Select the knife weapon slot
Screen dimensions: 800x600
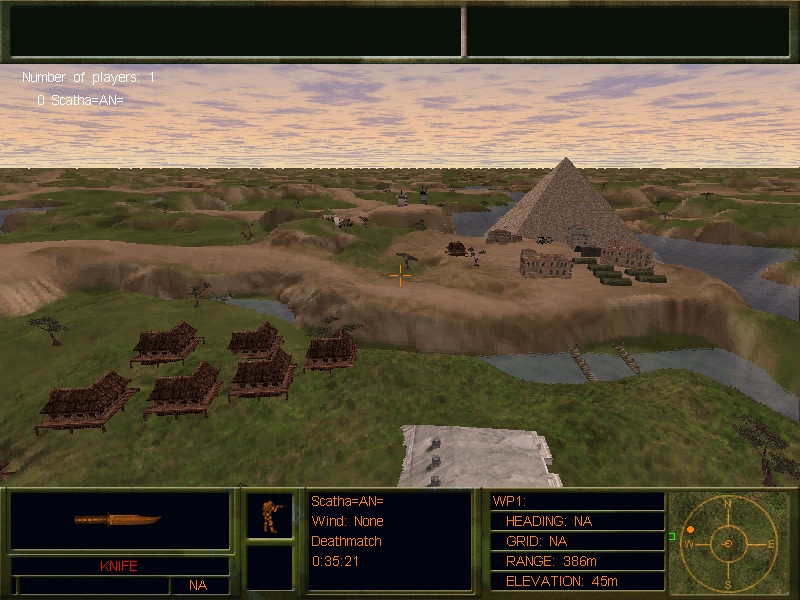click(x=119, y=520)
